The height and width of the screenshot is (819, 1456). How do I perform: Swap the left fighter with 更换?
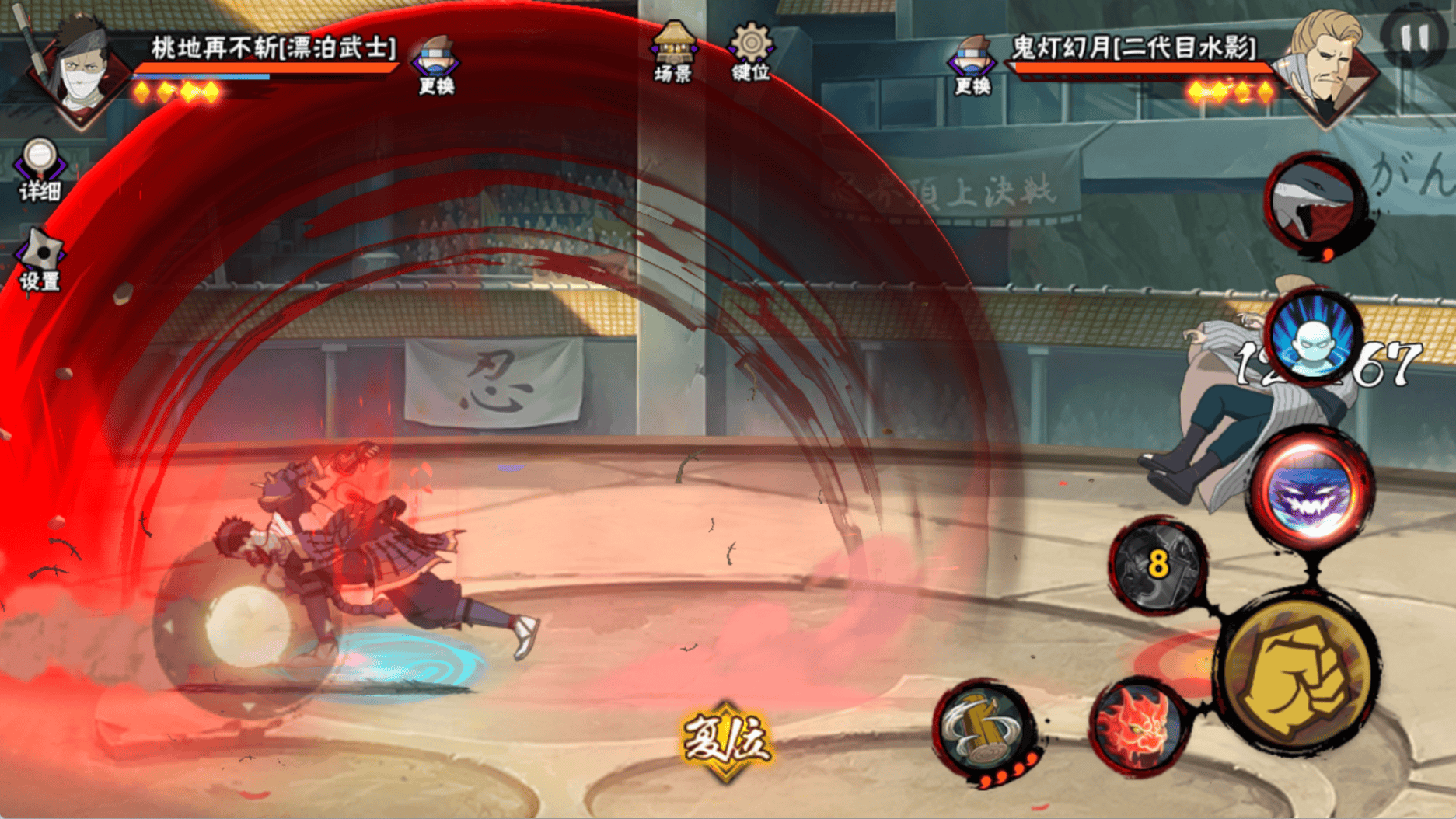pyautogui.click(x=436, y=64)
